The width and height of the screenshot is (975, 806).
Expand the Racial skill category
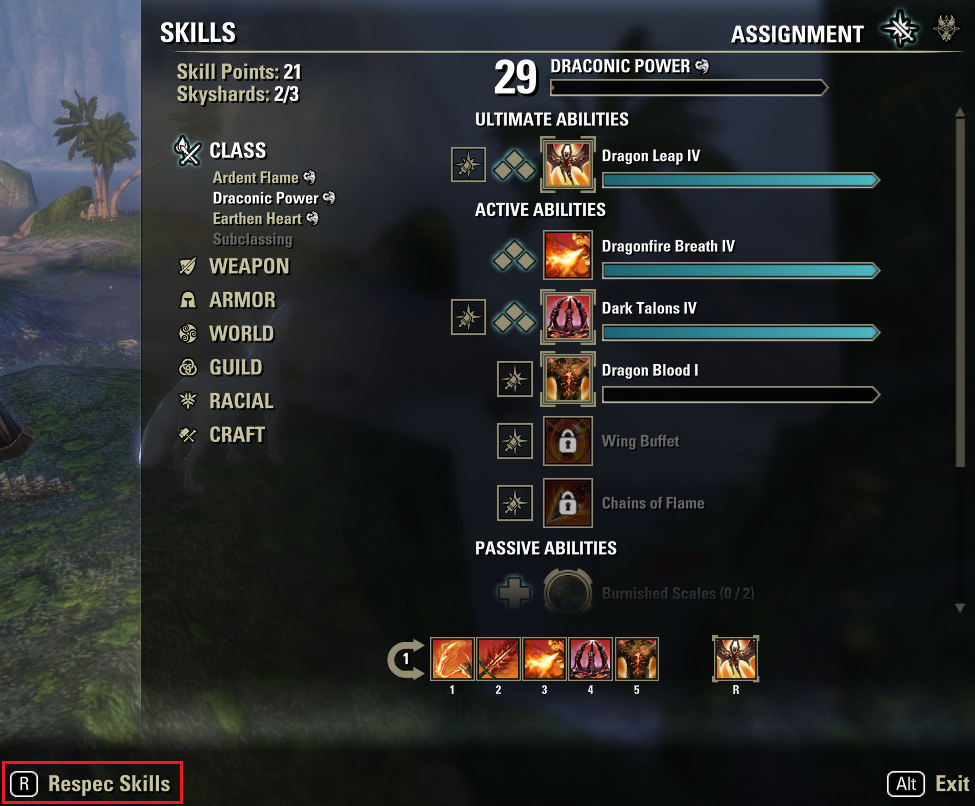241,401
